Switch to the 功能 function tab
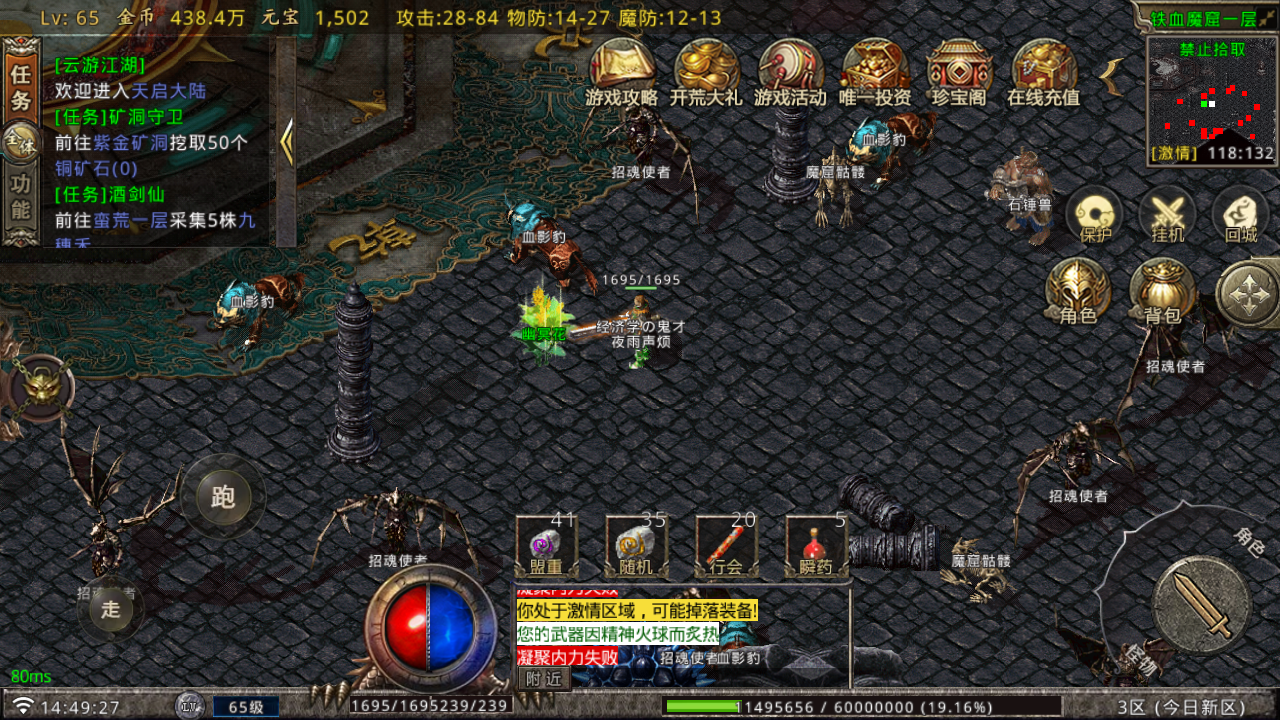The width and height of the screenshot is (1280, 720). point(21,197)
